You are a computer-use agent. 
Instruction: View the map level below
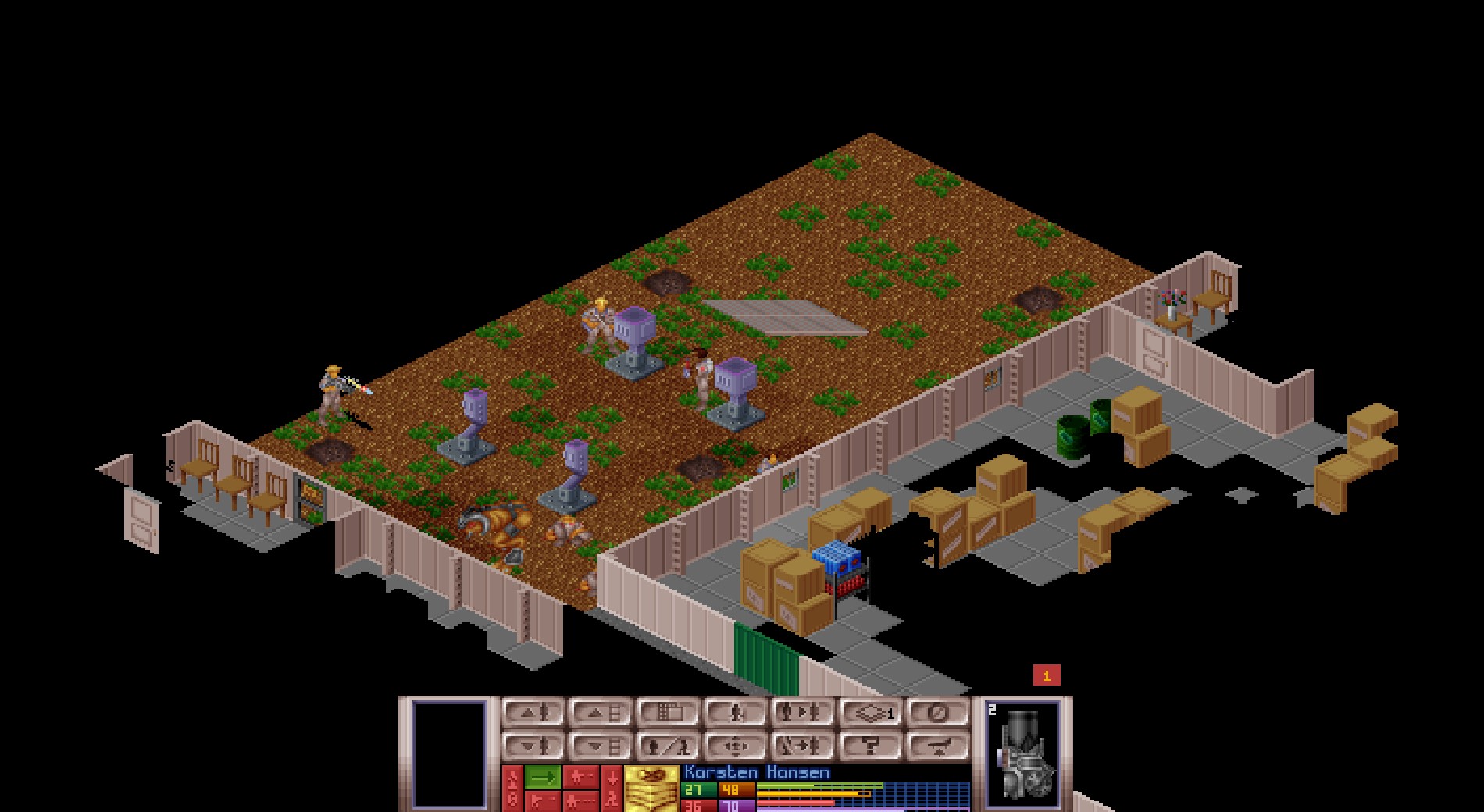coord(605,746)
